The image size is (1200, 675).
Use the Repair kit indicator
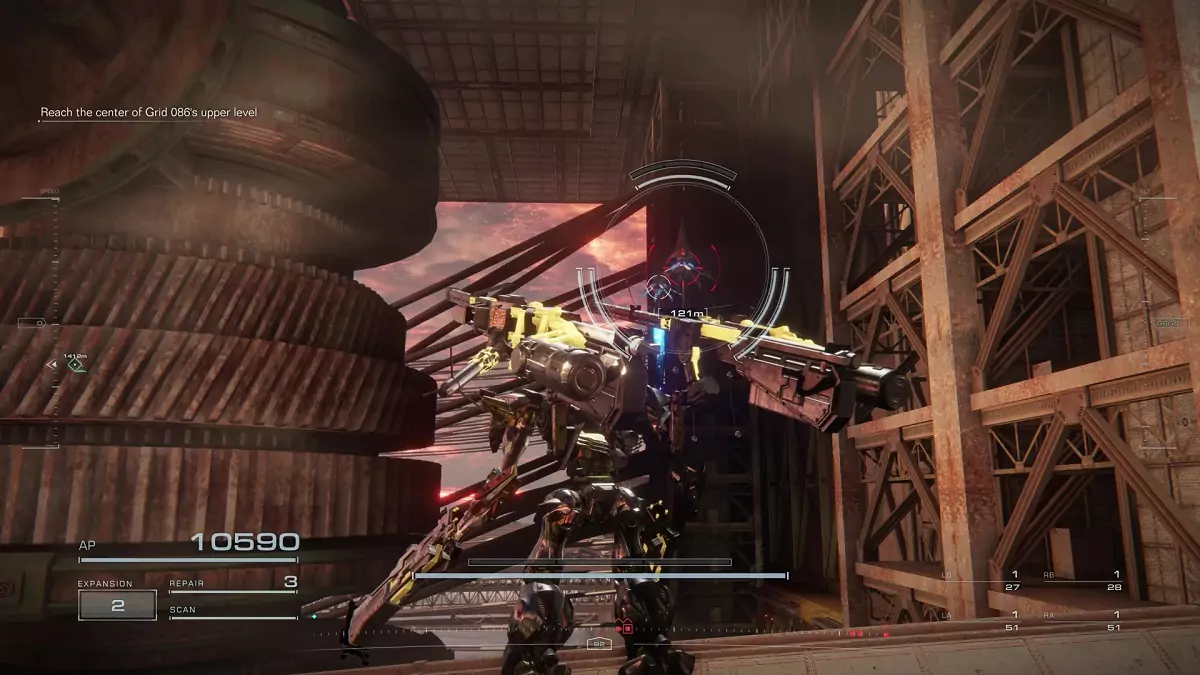point(233,583)
